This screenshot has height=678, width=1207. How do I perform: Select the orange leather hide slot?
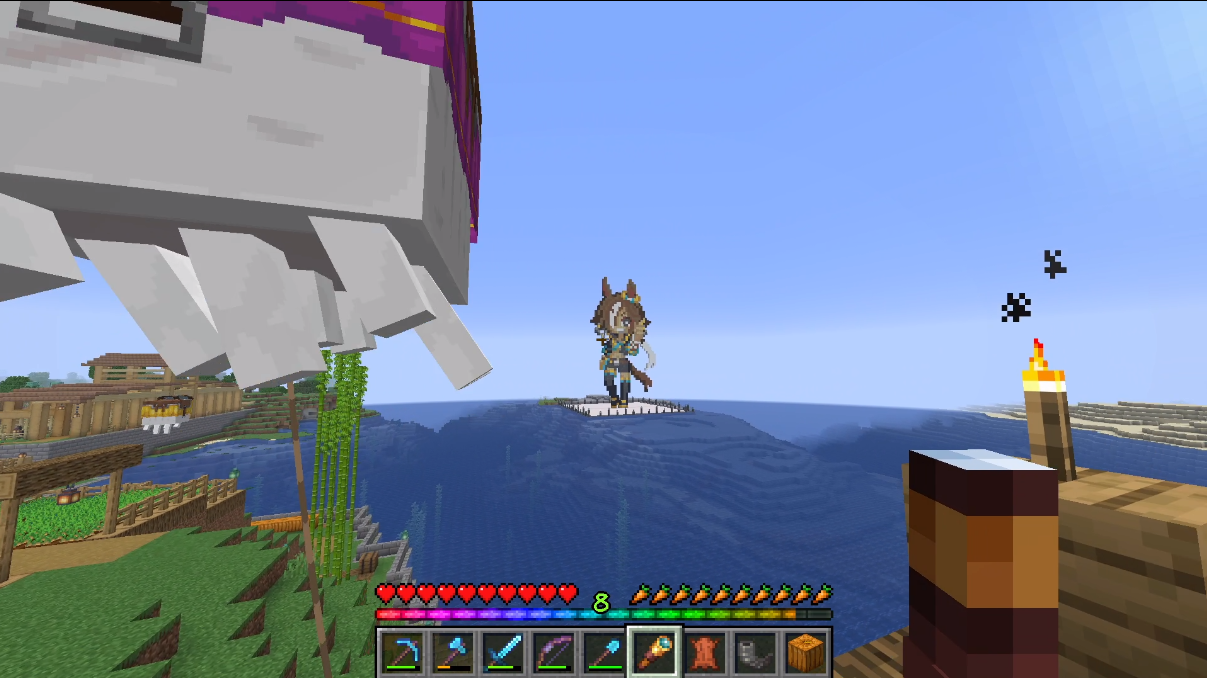pos(705,653)
